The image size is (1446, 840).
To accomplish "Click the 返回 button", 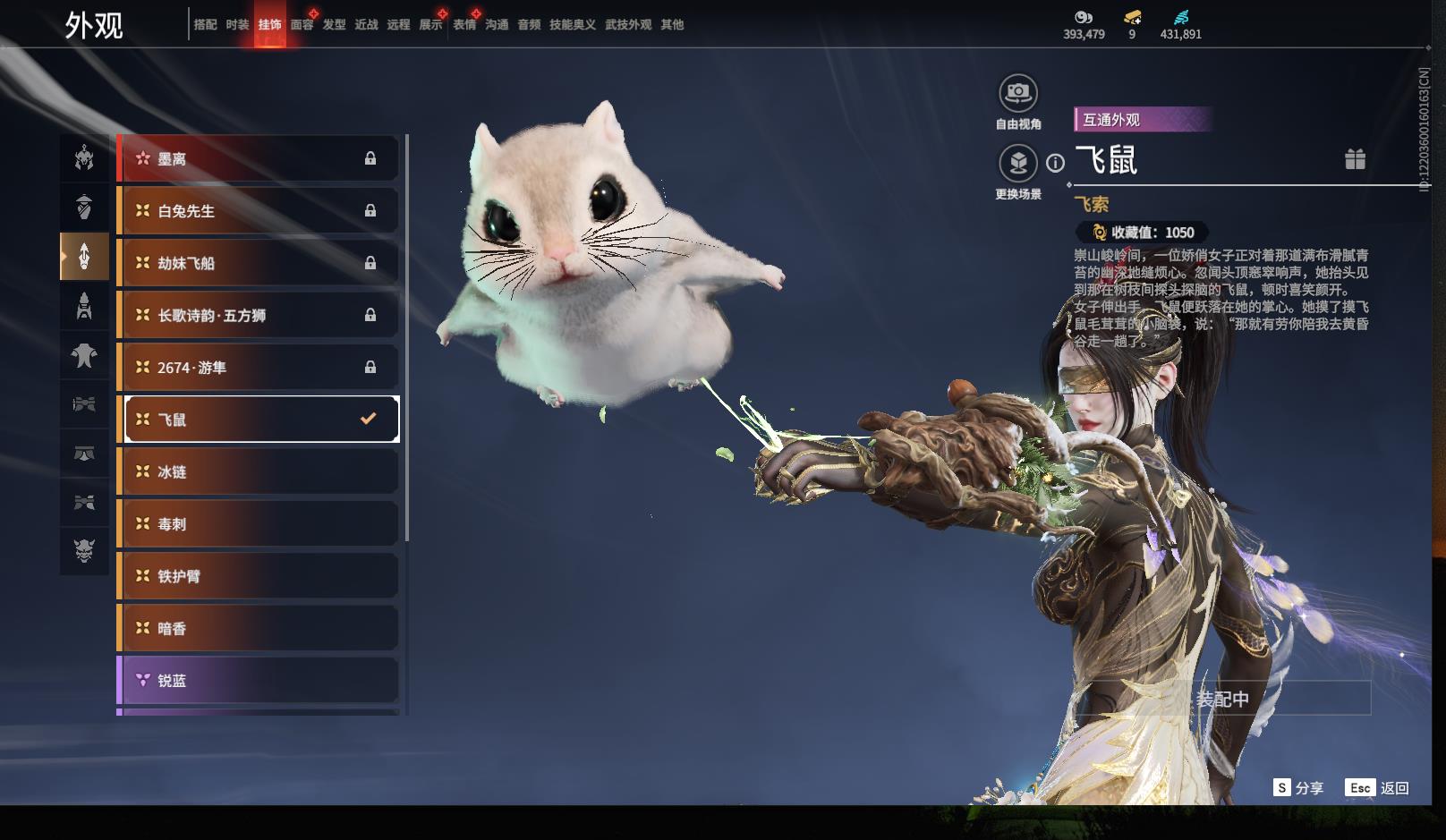I will tap(1378, 788).
